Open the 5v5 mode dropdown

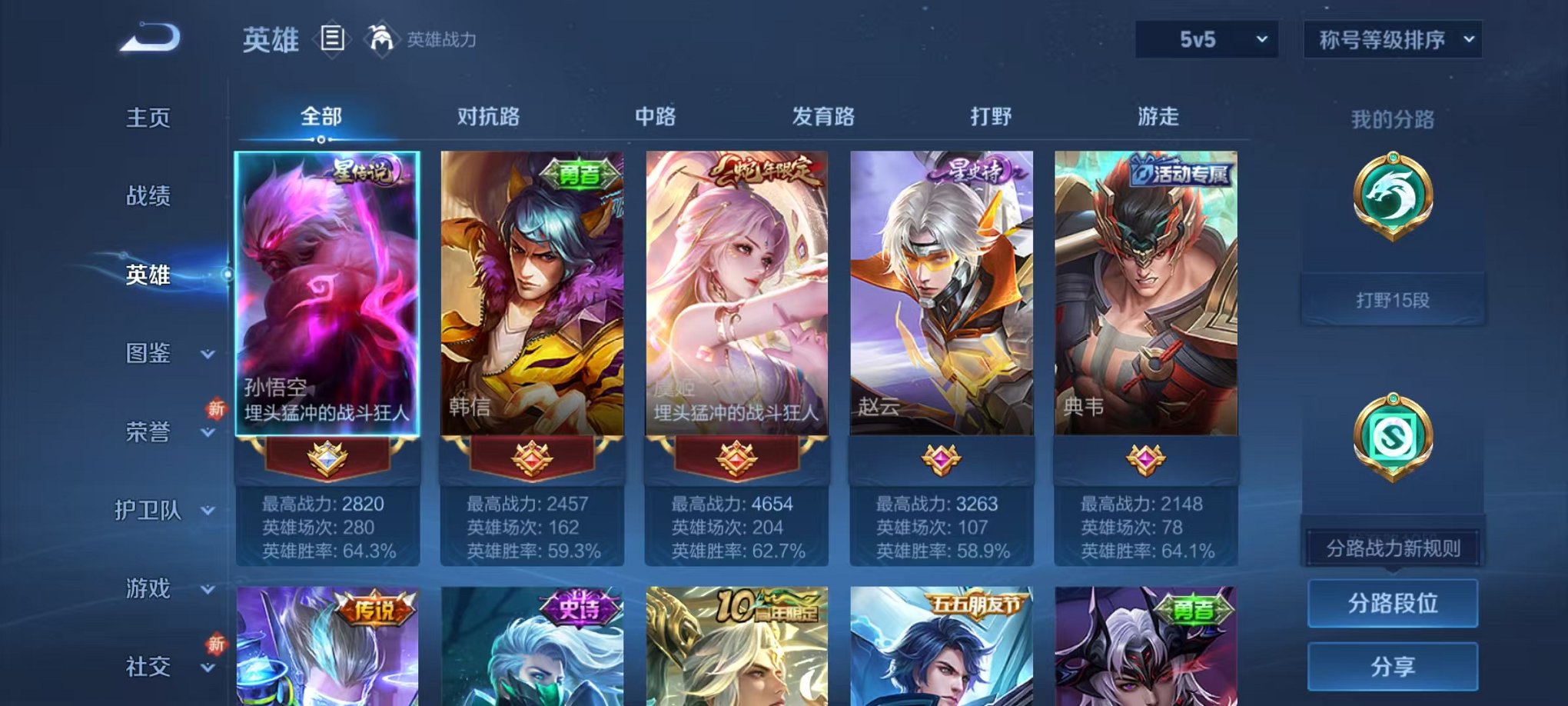tap(1205, 38)
